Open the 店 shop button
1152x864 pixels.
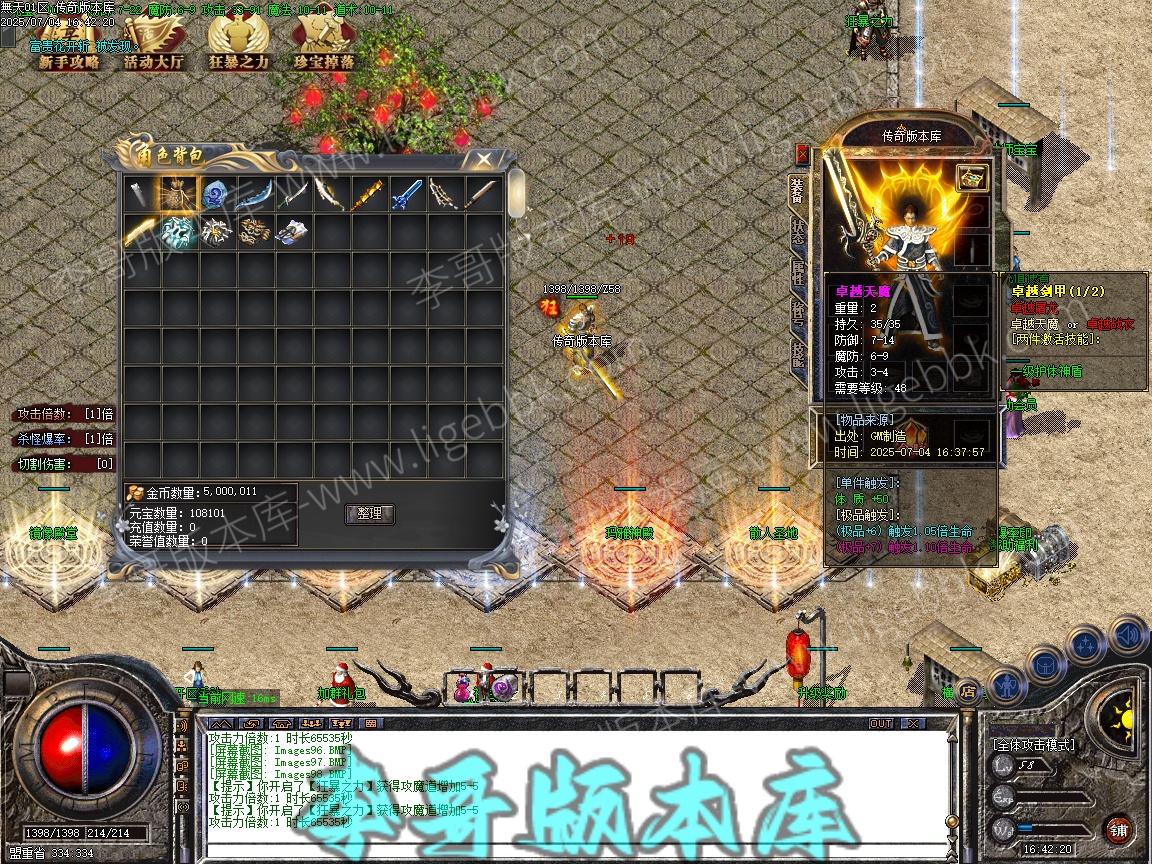point(967,690)
